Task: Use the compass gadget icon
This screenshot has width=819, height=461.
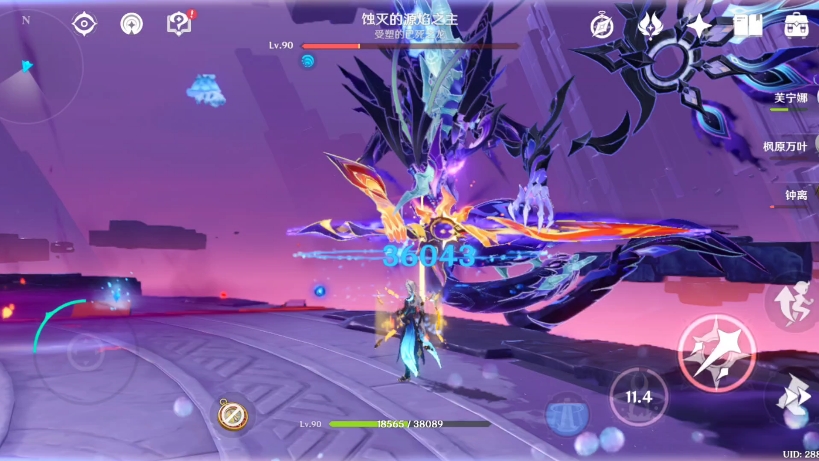Action: point(234,413)
